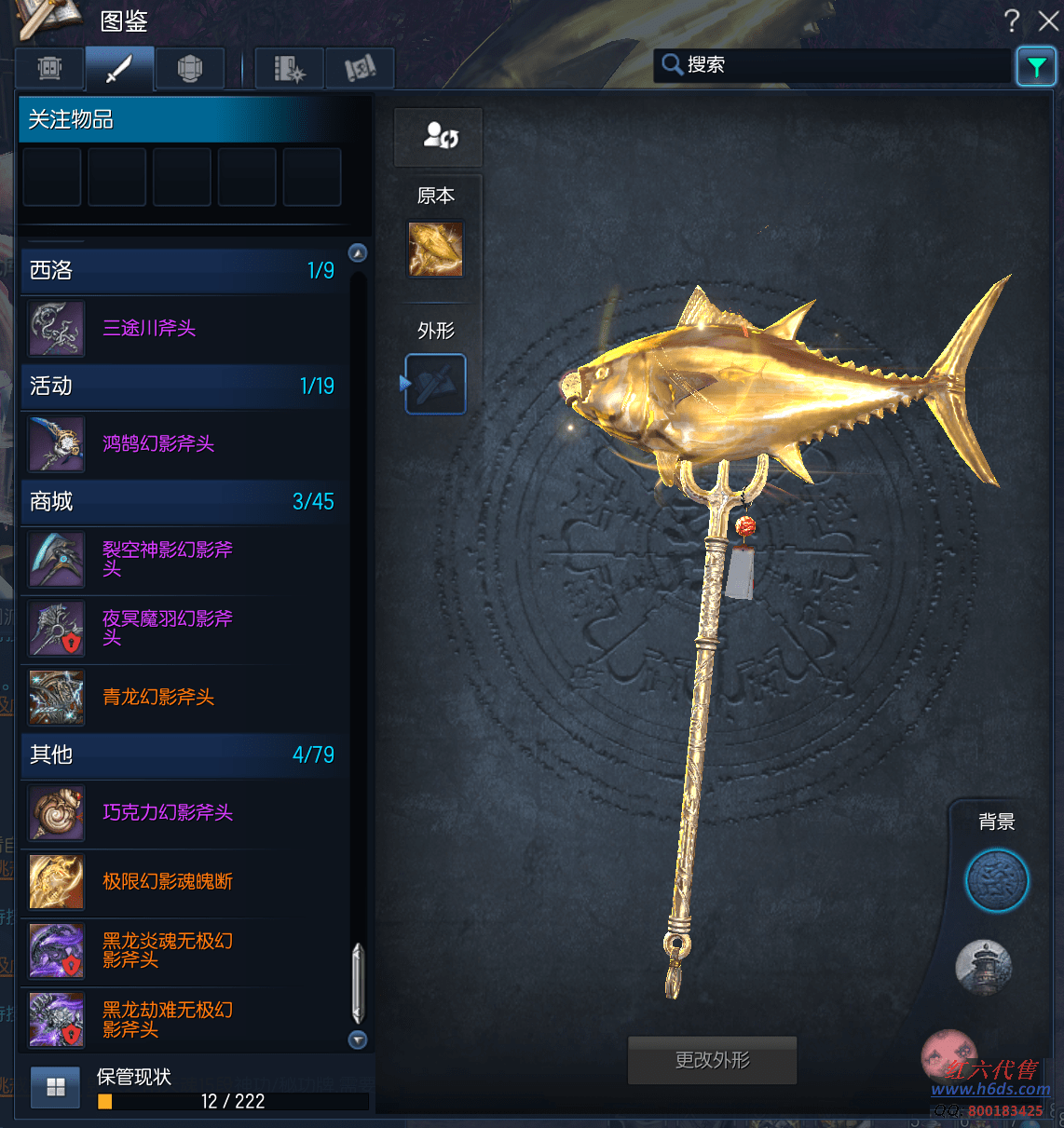Choose the blue emblem background option
This screenshot has height=1128, width=1064.
pyautogui.click(x=996, y=880)
